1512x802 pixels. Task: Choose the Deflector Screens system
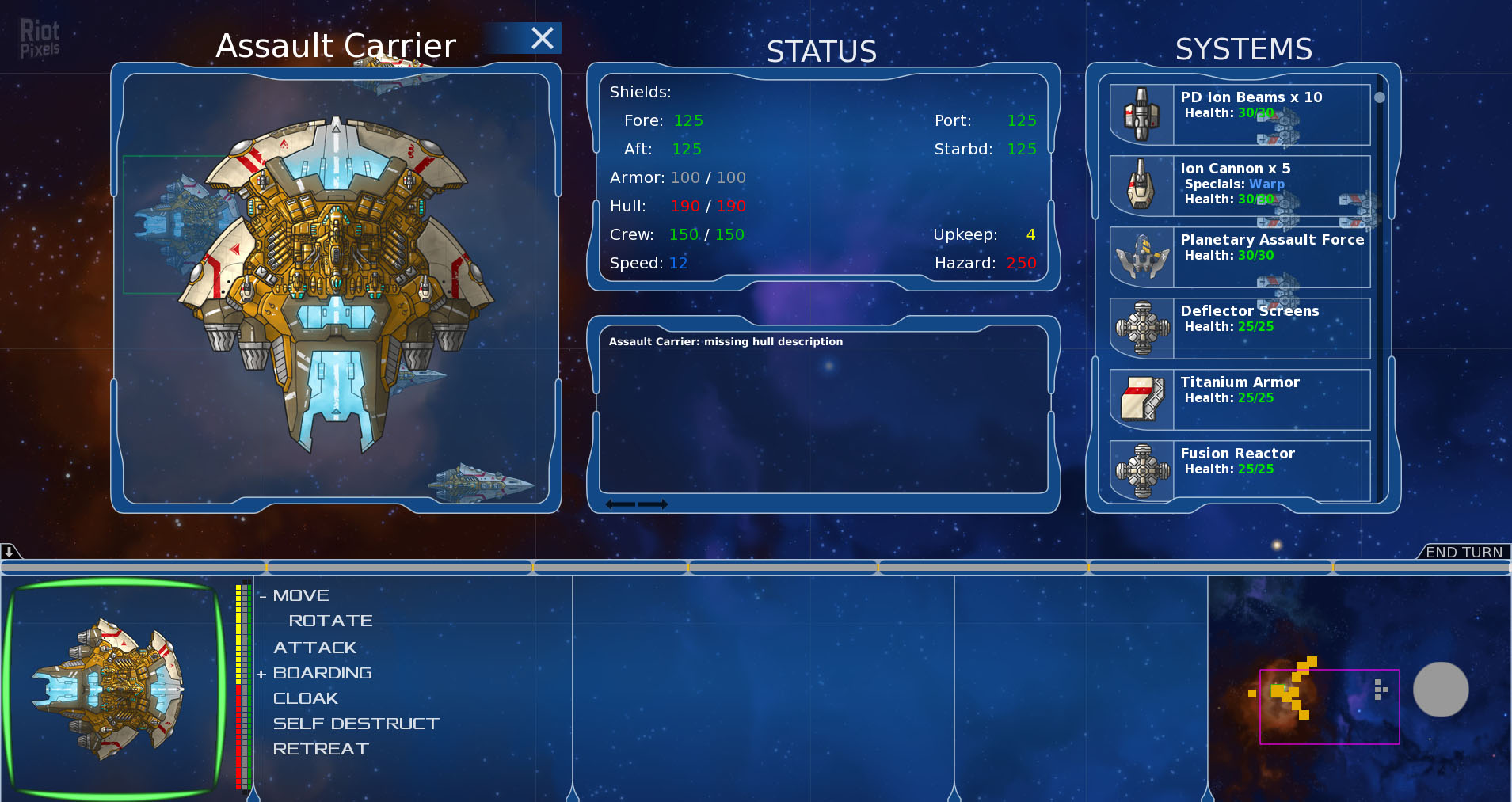click(x=1240, y=328)
